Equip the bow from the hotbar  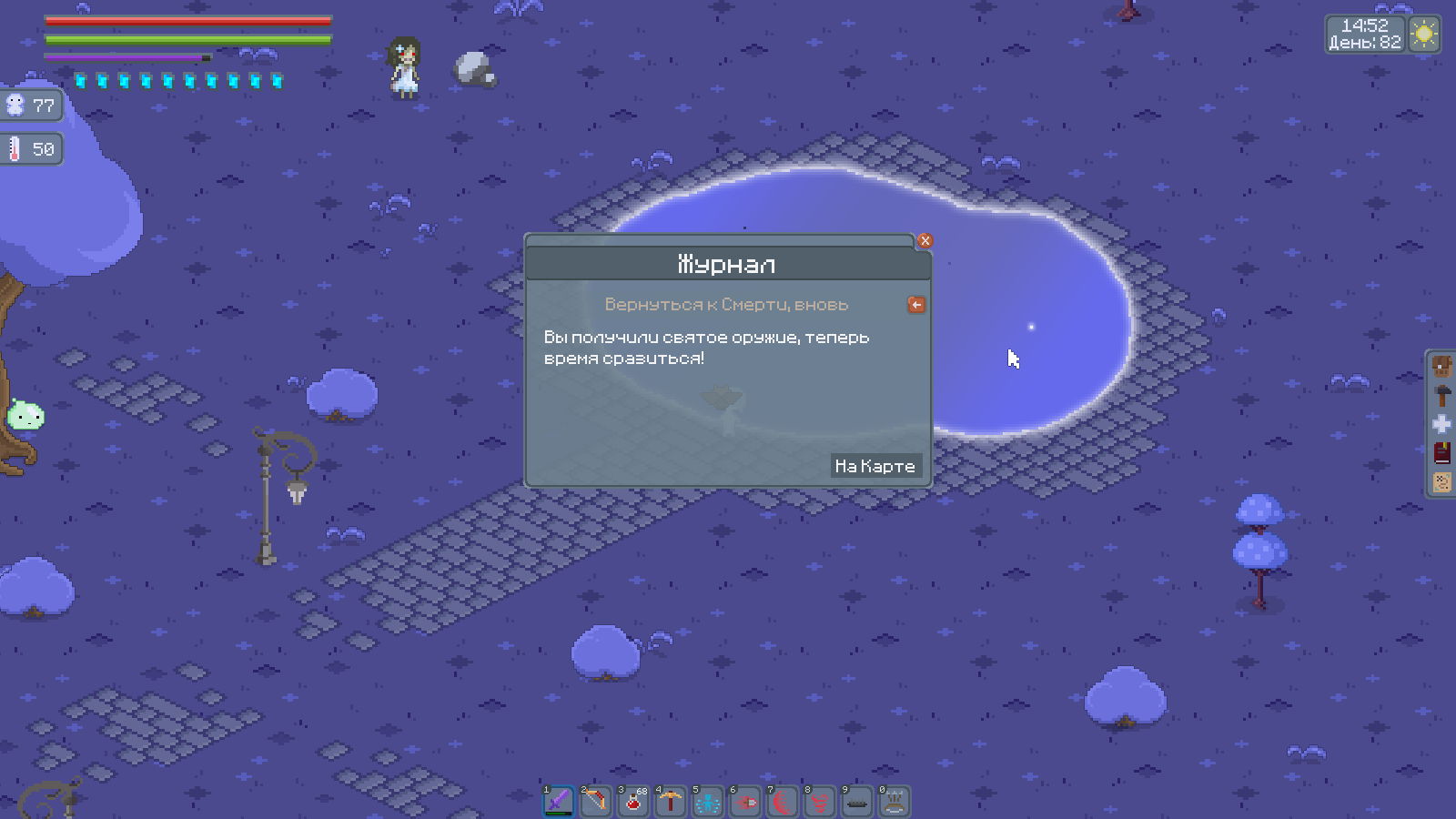596,802
